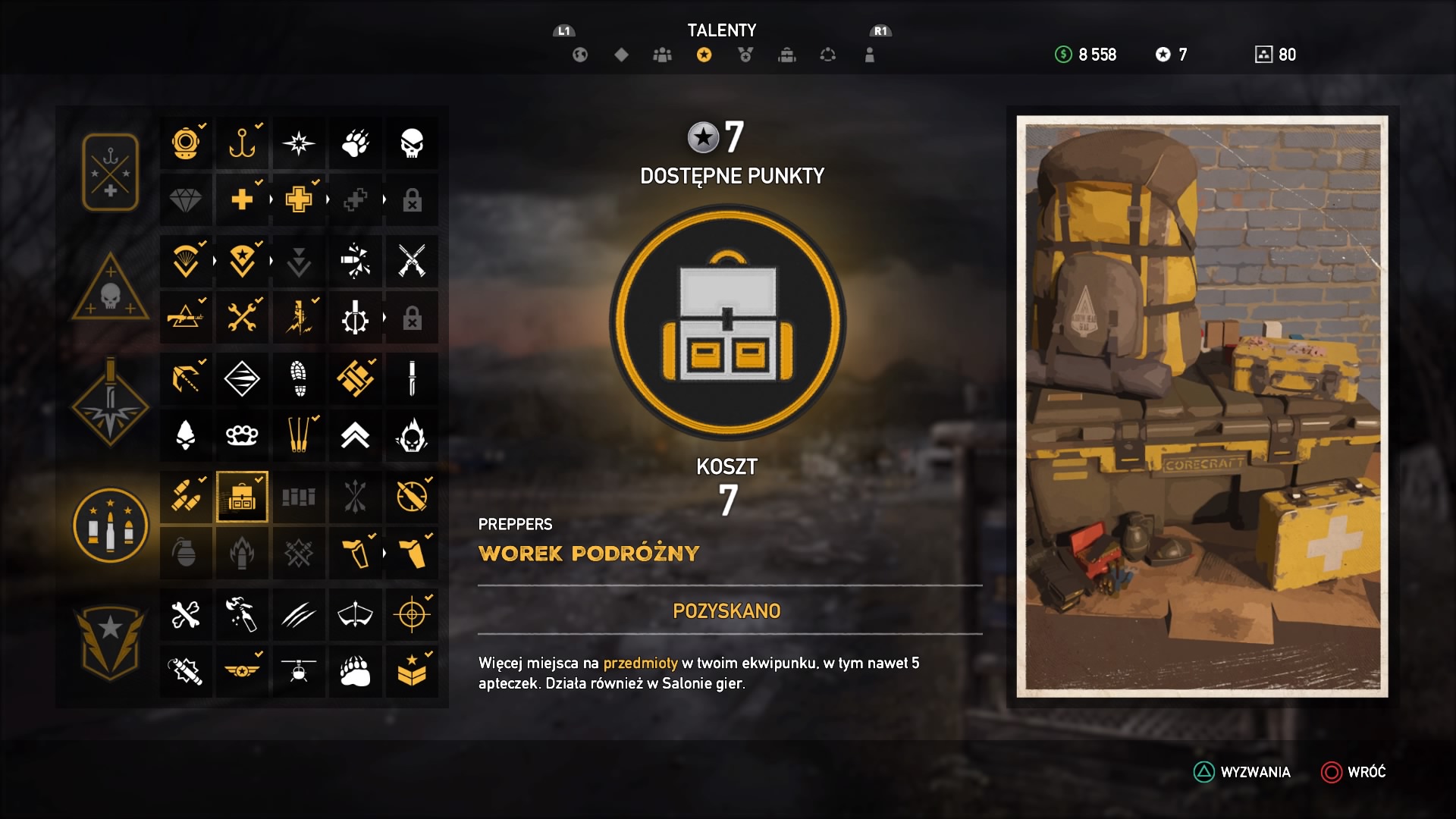Switch to the globe map tab
The width and height of the screenshot is (1456, 819).
(x=580, y=55)
